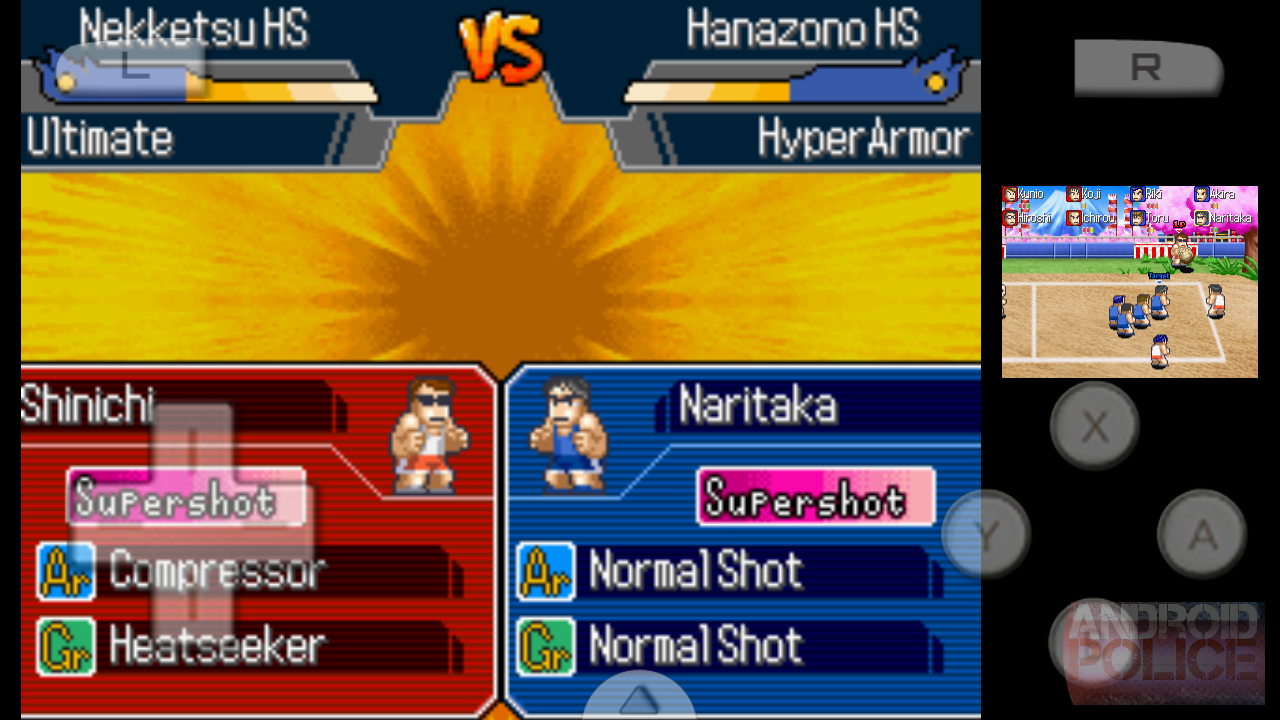Toggle Naritaka's Supershot option
Viewport: 1280px width, 720px height.
coord(815,497)
